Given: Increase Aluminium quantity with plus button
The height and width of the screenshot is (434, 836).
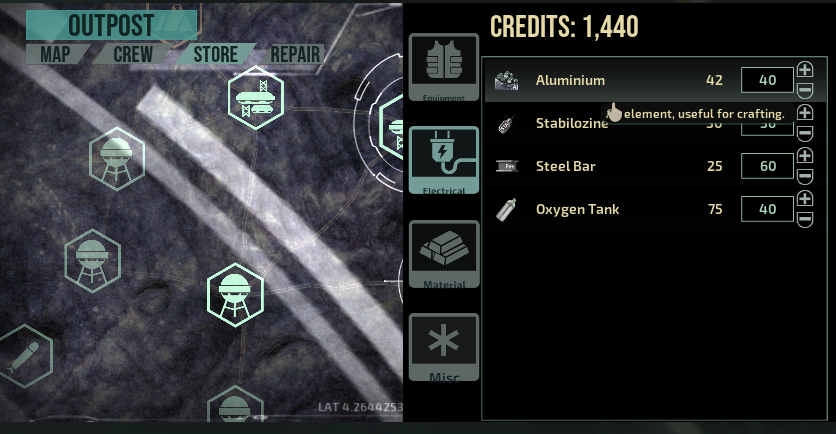Looking at the screenshot, I should [806, 71].
